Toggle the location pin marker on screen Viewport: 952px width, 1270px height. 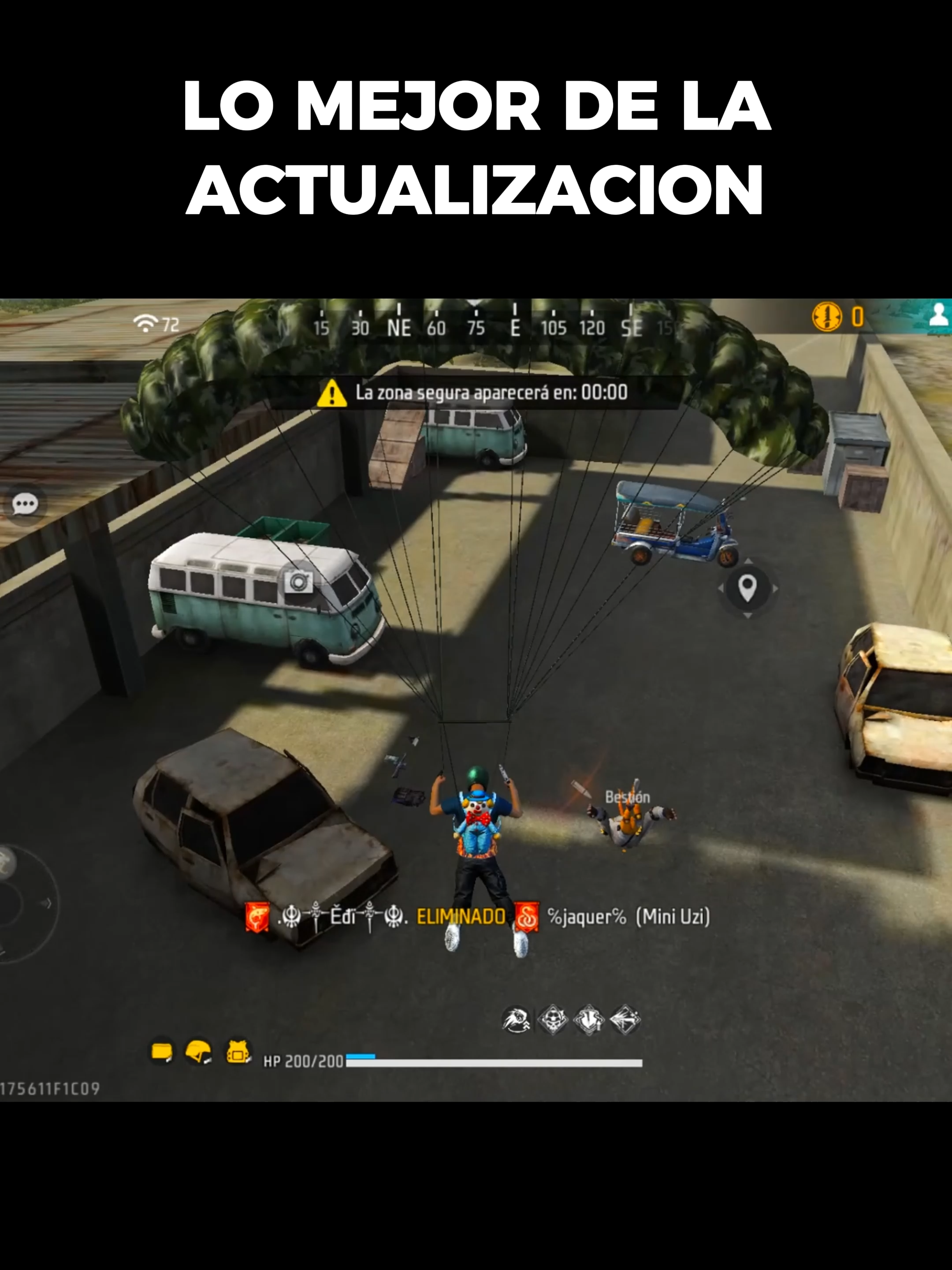747,588
